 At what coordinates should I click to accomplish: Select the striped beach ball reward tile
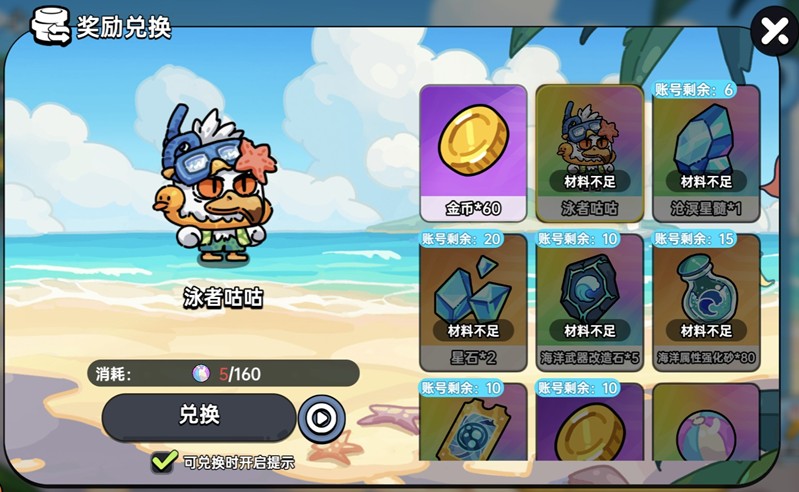coord(706,428)
